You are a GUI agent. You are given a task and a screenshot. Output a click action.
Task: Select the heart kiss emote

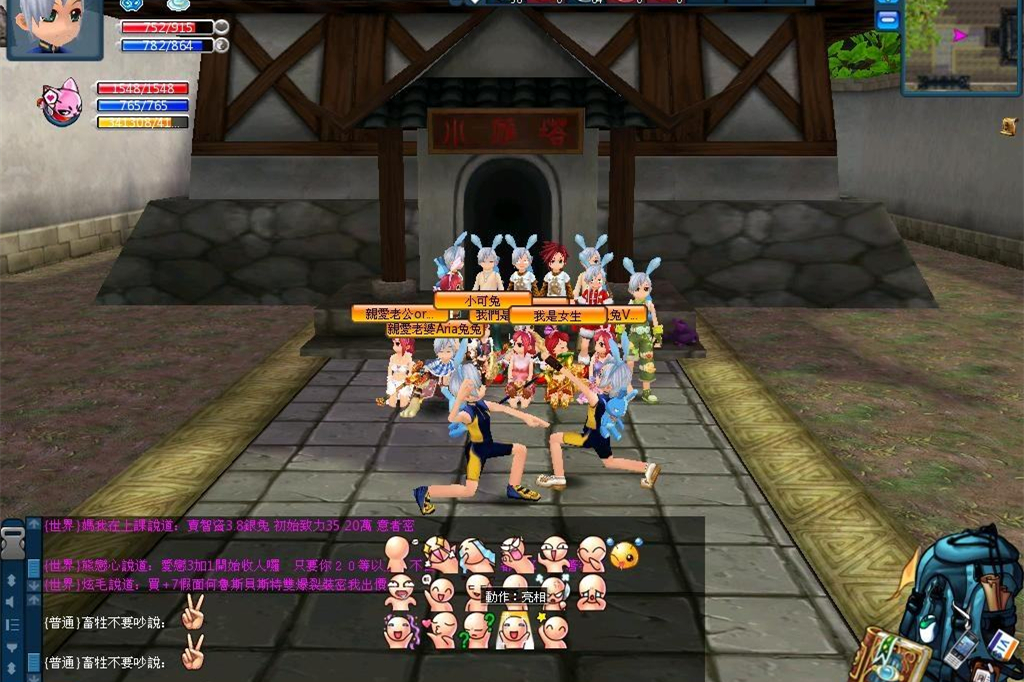441,631
